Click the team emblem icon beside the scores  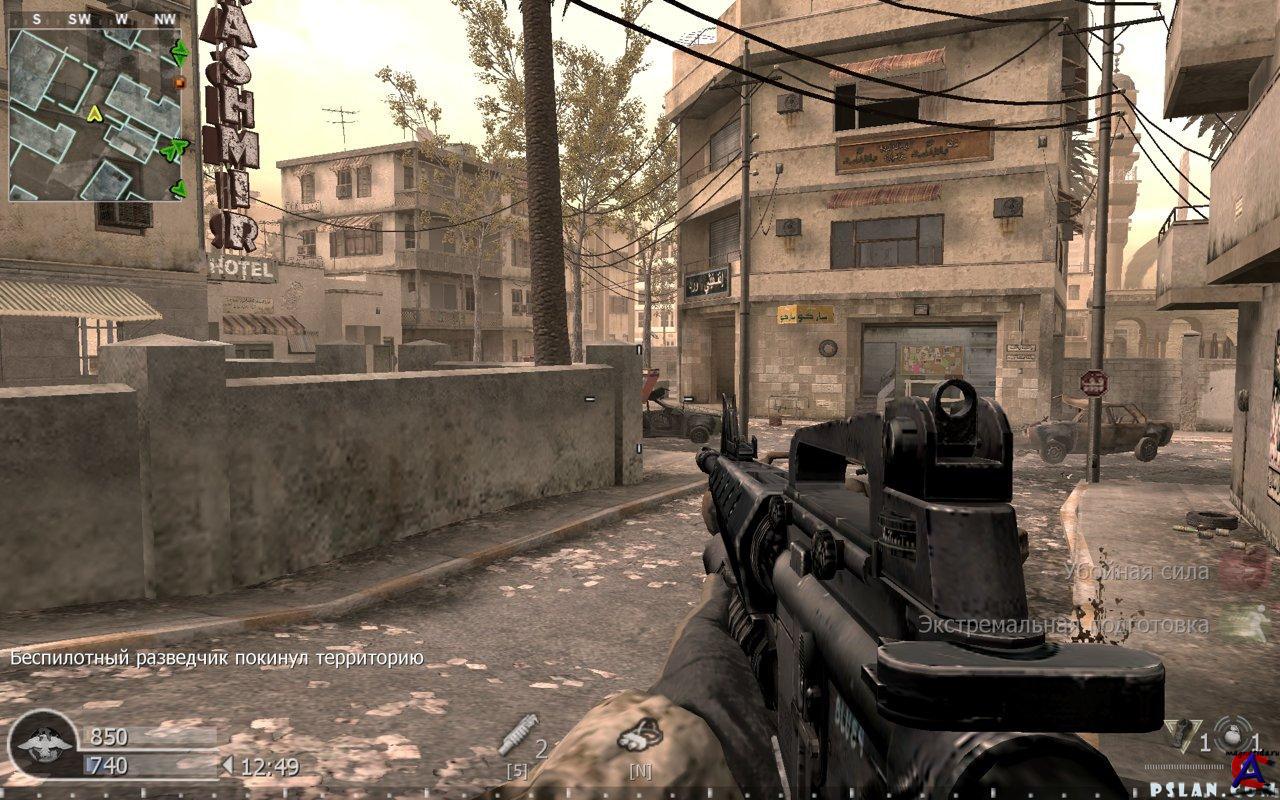pos(44,744)
